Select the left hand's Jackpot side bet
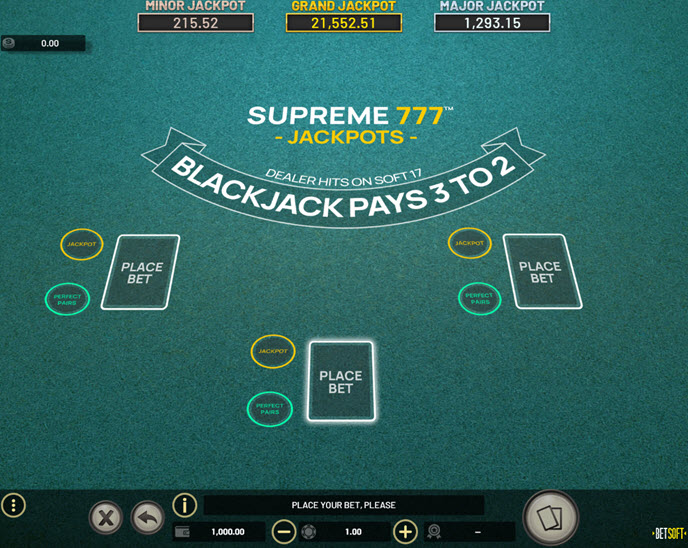Viewport: 688px width, 548px height. pos(82,244)
